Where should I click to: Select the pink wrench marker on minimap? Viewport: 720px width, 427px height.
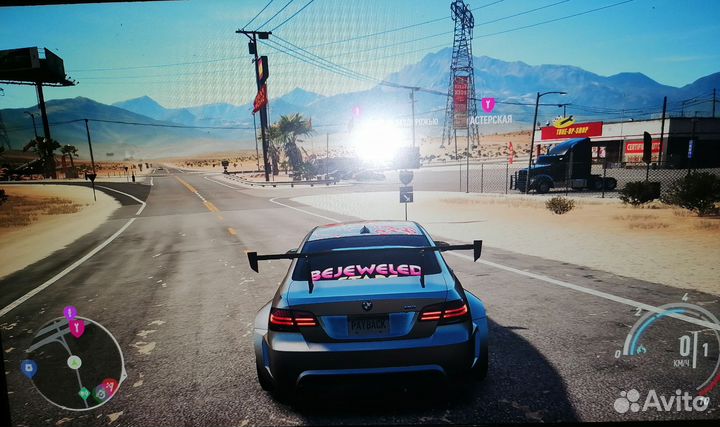click(x=77, y=326)
